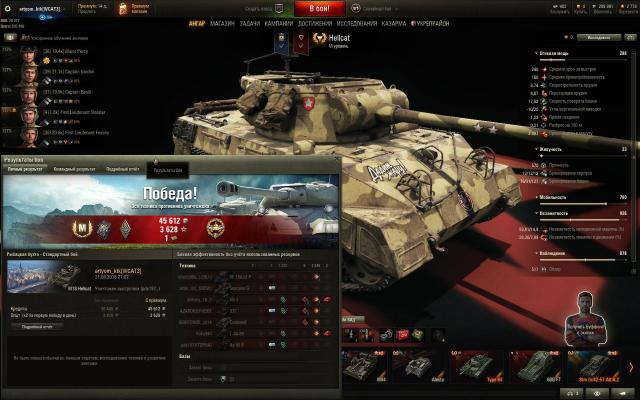Open the Подробный отчёт tab

[x=123, y=170]
